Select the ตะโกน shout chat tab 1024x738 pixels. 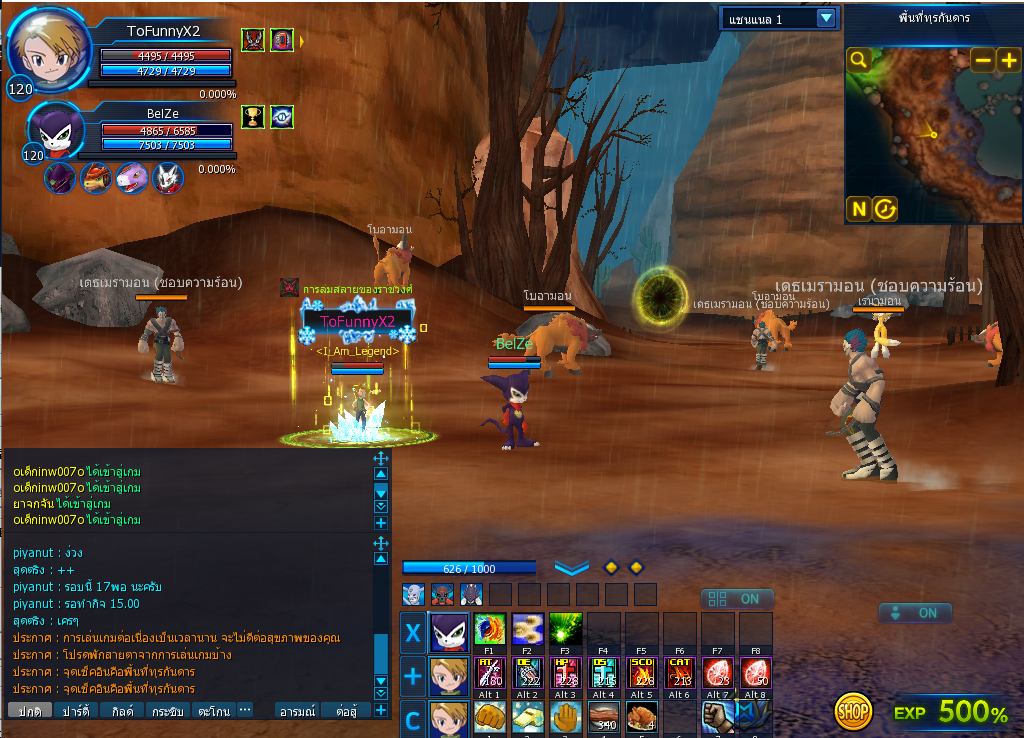coord(213,710)
